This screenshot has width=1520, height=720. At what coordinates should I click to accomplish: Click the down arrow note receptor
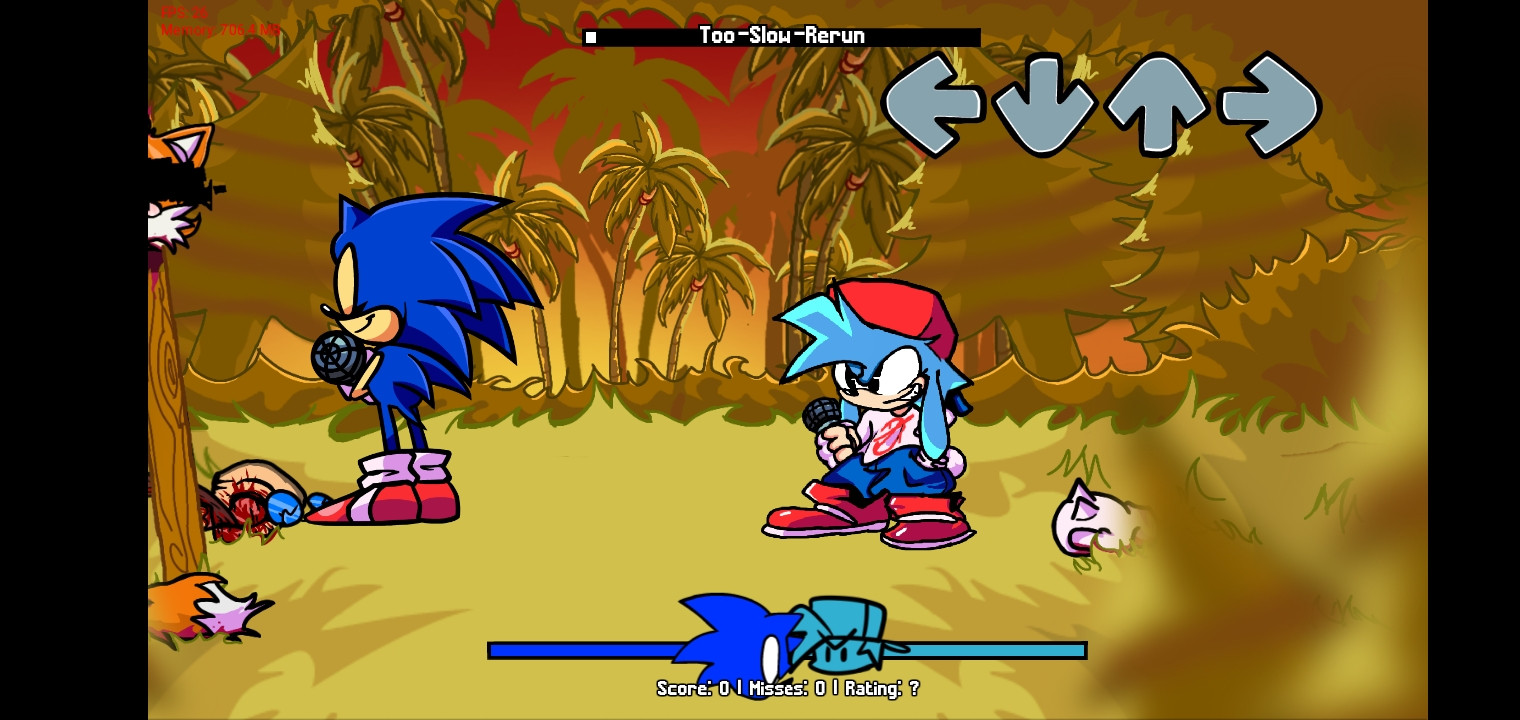tap(1044, 103)
